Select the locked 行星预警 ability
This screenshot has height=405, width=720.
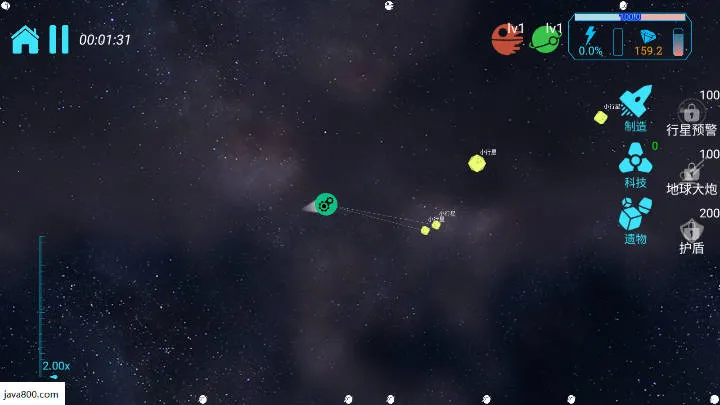(691, 115)
